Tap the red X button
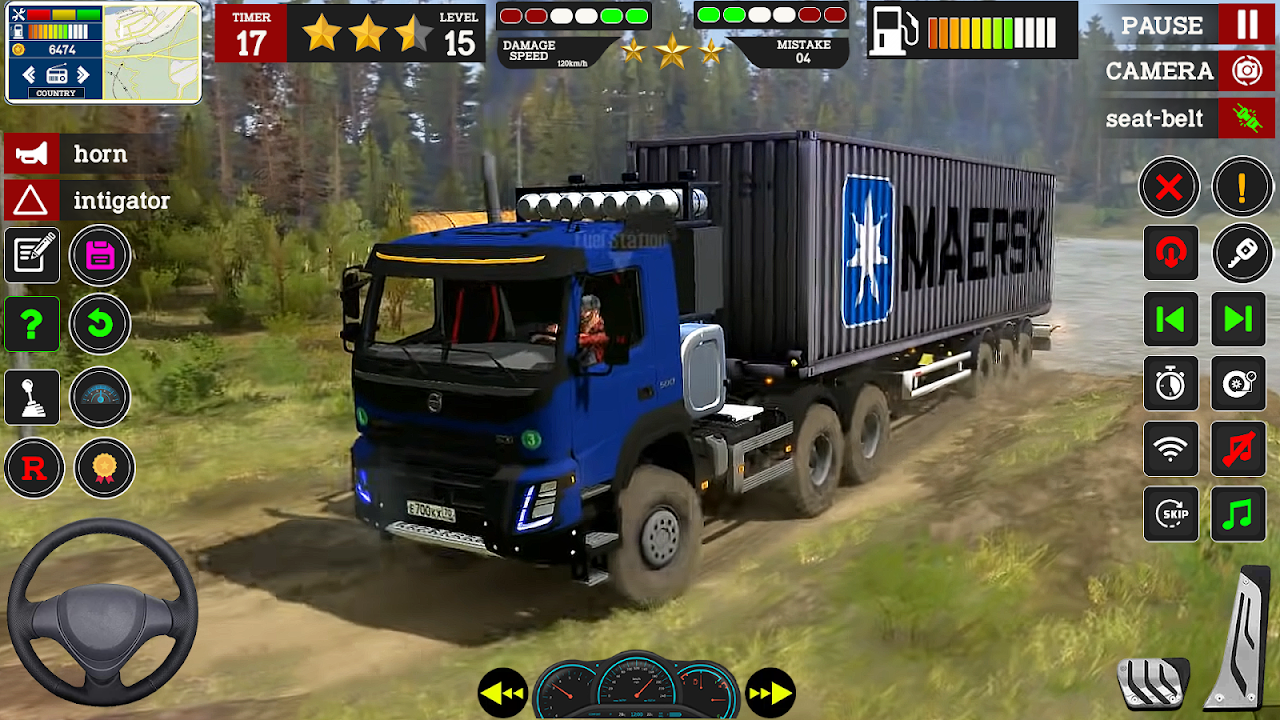 [x=1169, y=187]
